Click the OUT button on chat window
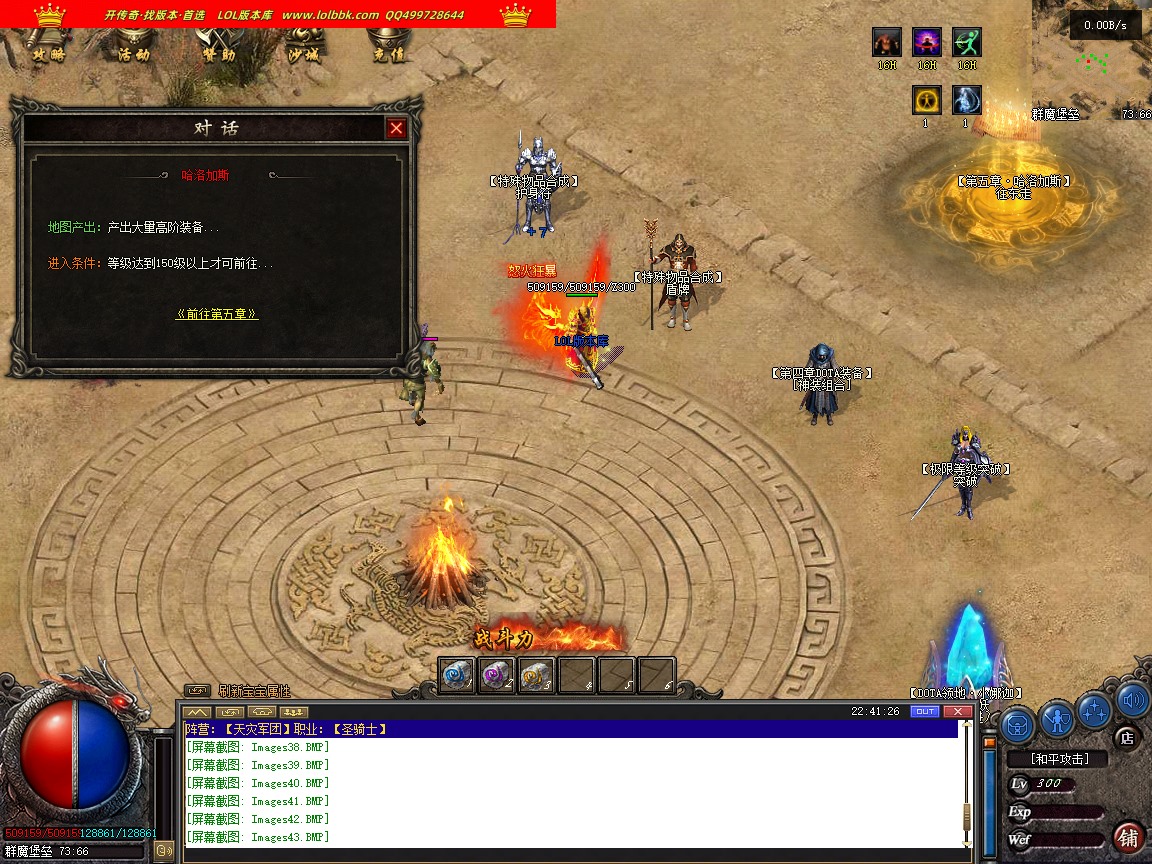This screenshot has width=1152, height=864. tap(925, 711)
